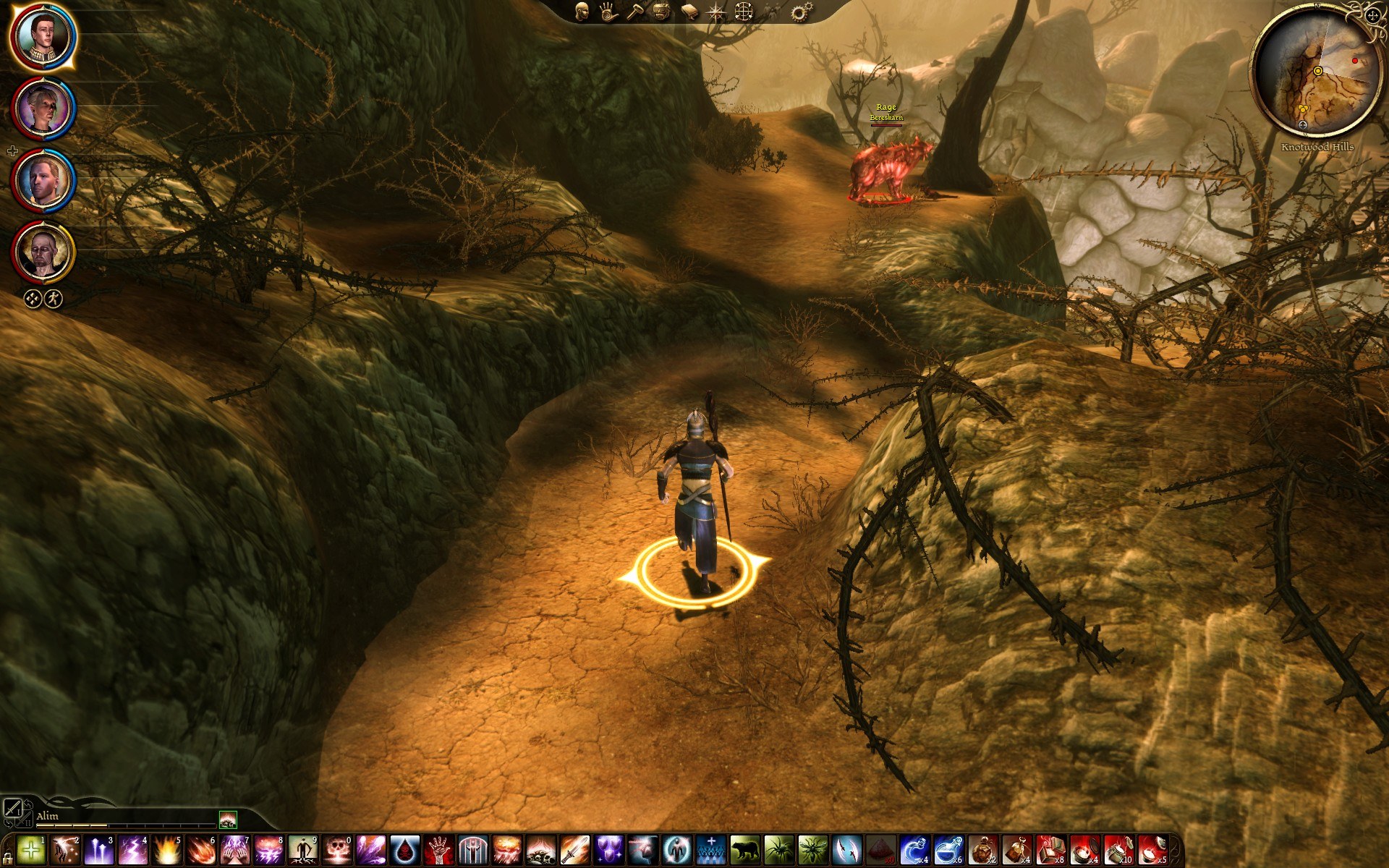Cast the purple lightning bolt spell
Viewport: 1389px width, 868px height.
(x=133, y=850)
